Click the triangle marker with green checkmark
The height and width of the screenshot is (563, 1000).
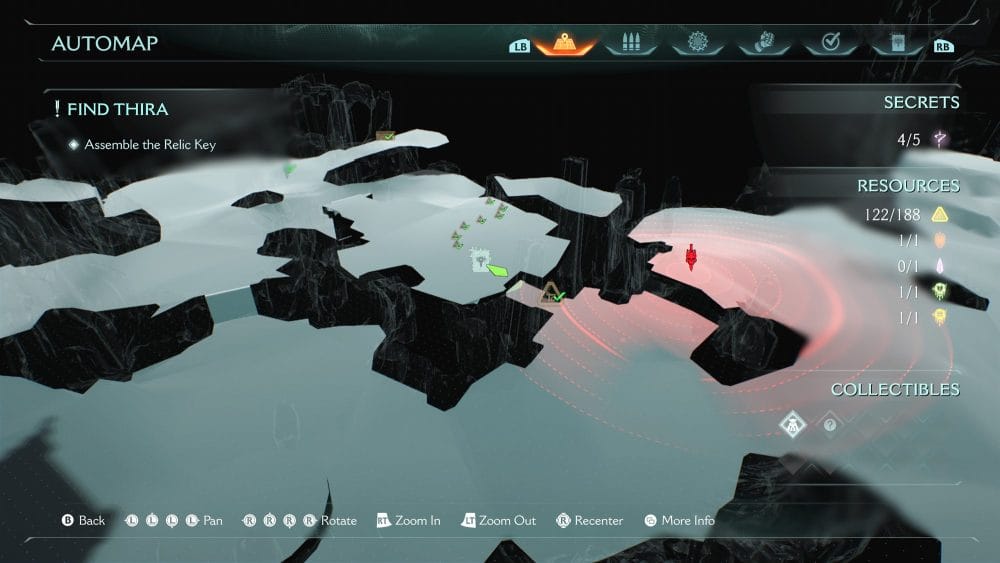coord(551,293)
